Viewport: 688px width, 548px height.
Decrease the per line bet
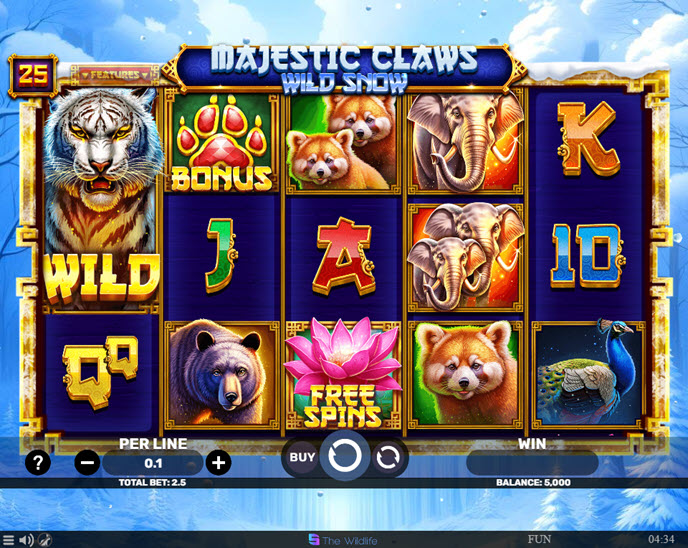pos(88,462)
